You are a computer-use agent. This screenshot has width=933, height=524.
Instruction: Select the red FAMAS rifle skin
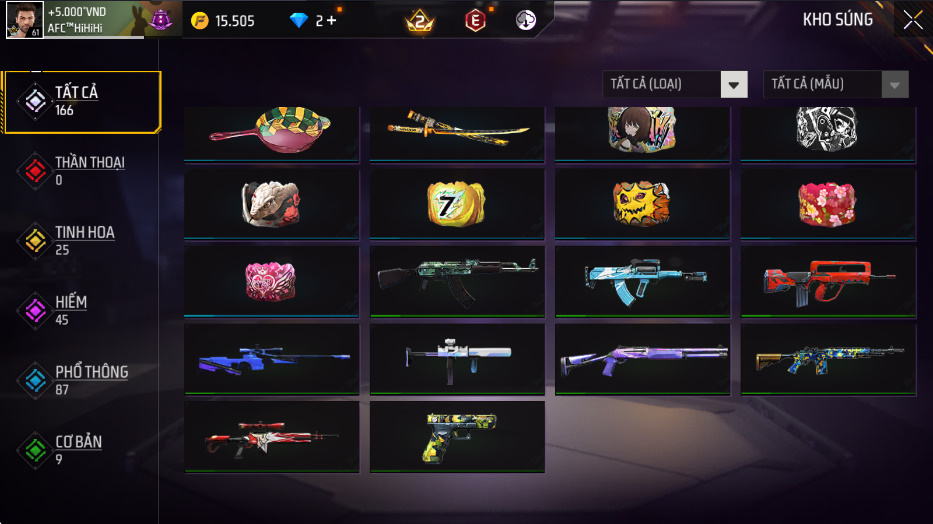(x=828, y=281)
